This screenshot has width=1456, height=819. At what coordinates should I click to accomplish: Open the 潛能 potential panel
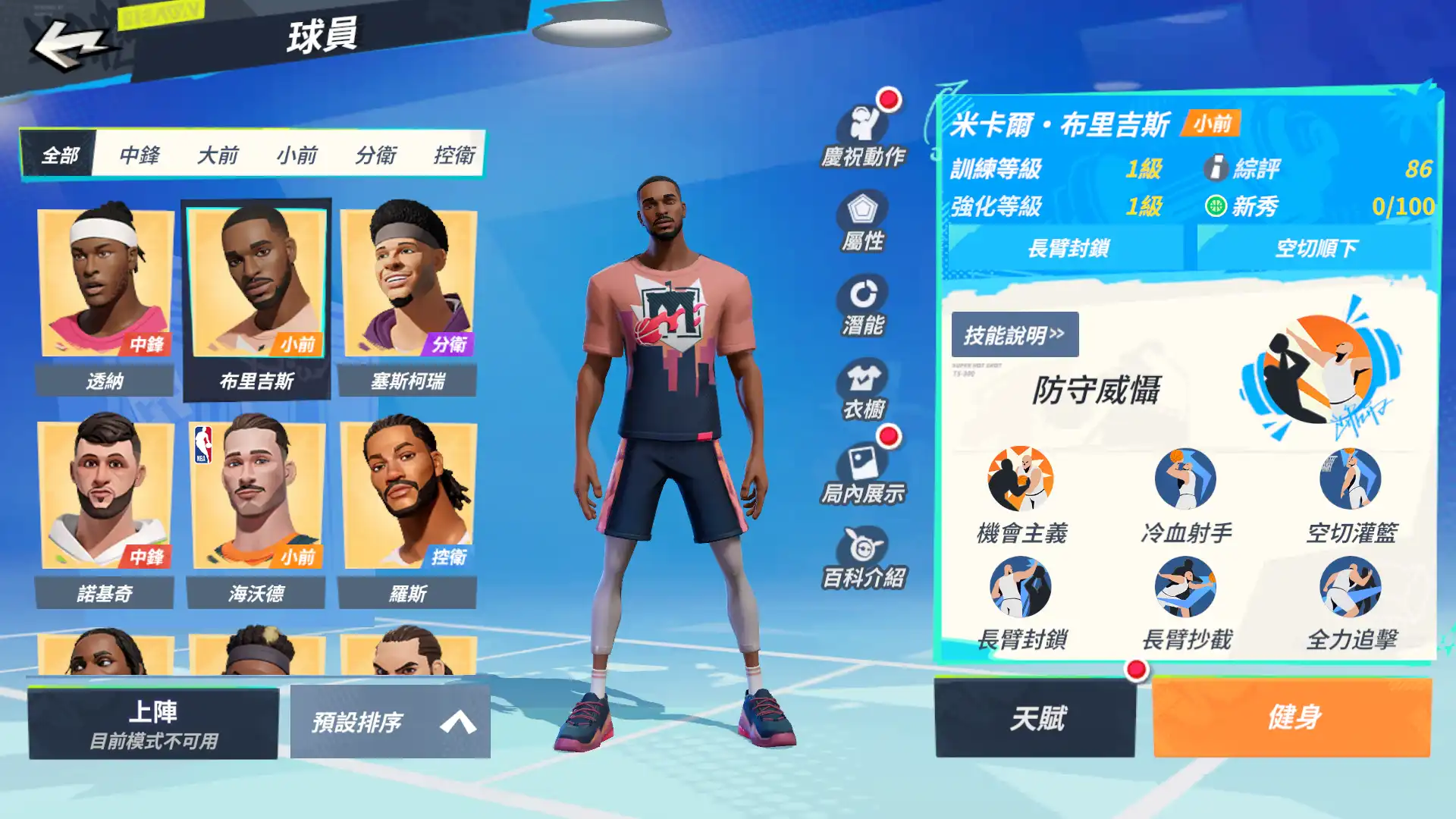(863, 303)
